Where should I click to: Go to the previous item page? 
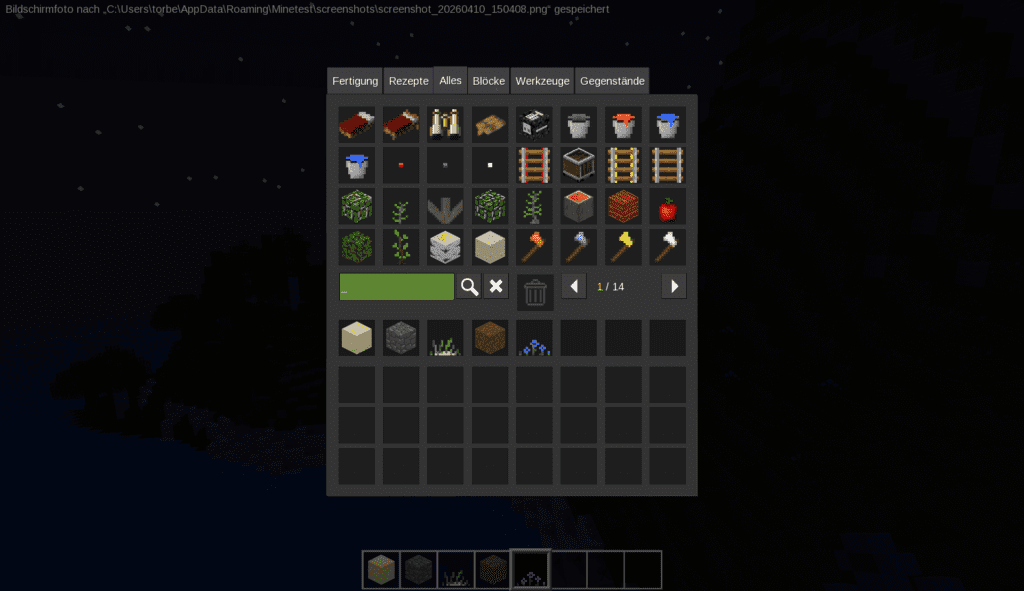pyautogui.click(x=574, y=287)
